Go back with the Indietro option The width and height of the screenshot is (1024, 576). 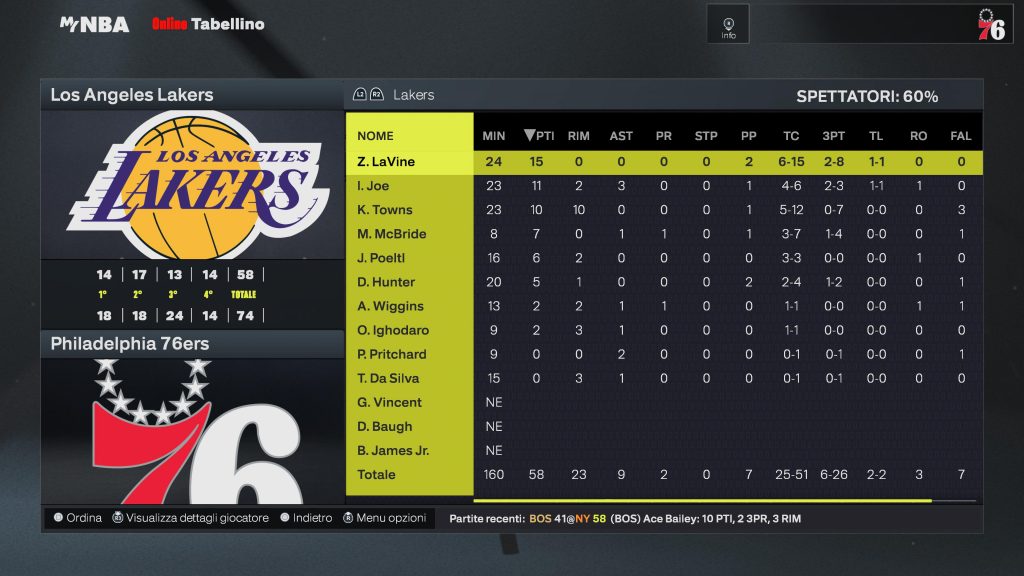[x=306, y=518]
